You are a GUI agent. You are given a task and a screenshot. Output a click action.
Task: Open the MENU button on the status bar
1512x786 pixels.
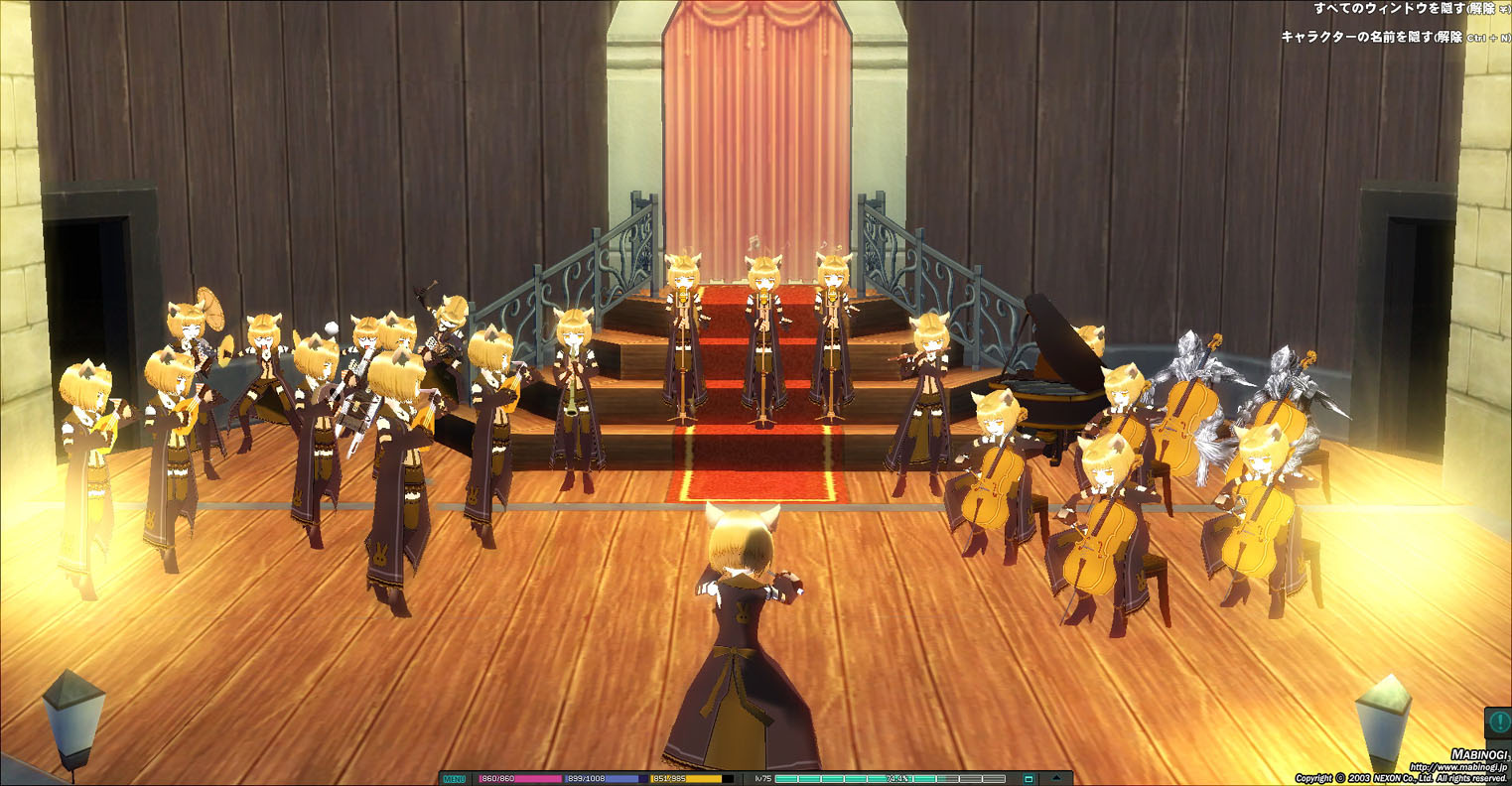454,779
